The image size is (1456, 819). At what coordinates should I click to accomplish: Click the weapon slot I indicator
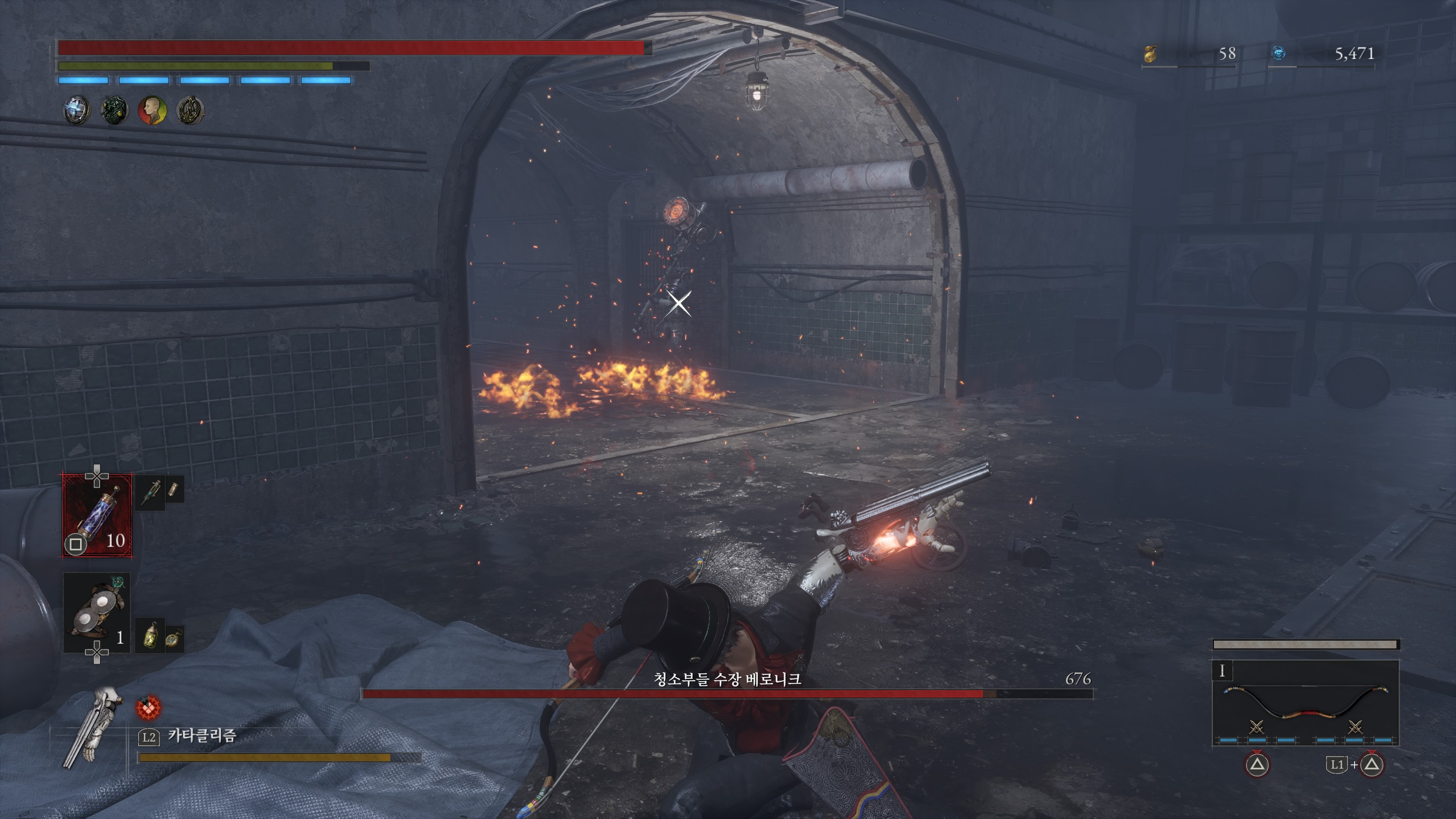pyautogui.click(x=1222, y=671)
